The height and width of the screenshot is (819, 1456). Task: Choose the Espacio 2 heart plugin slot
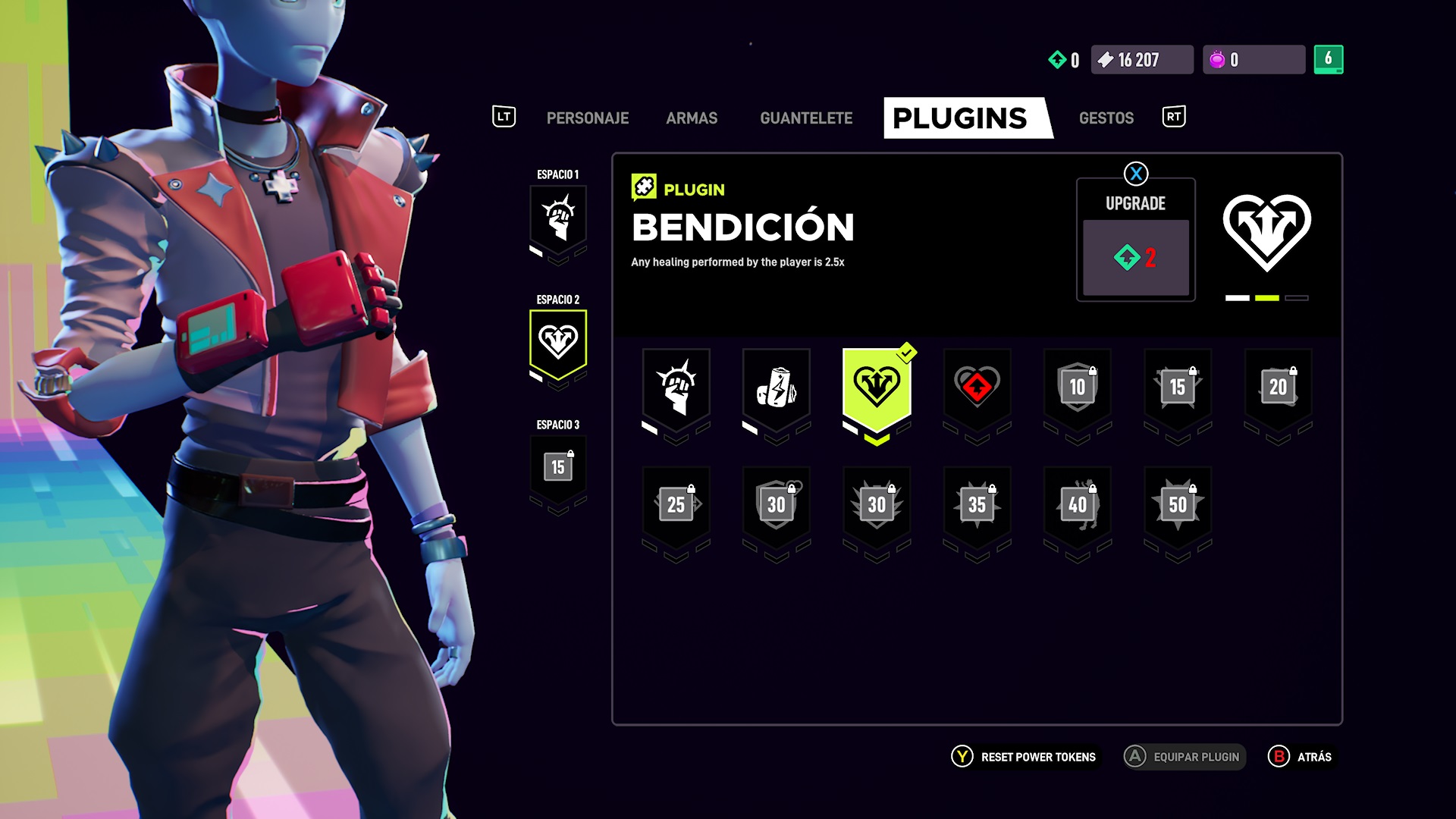(558, 343)
